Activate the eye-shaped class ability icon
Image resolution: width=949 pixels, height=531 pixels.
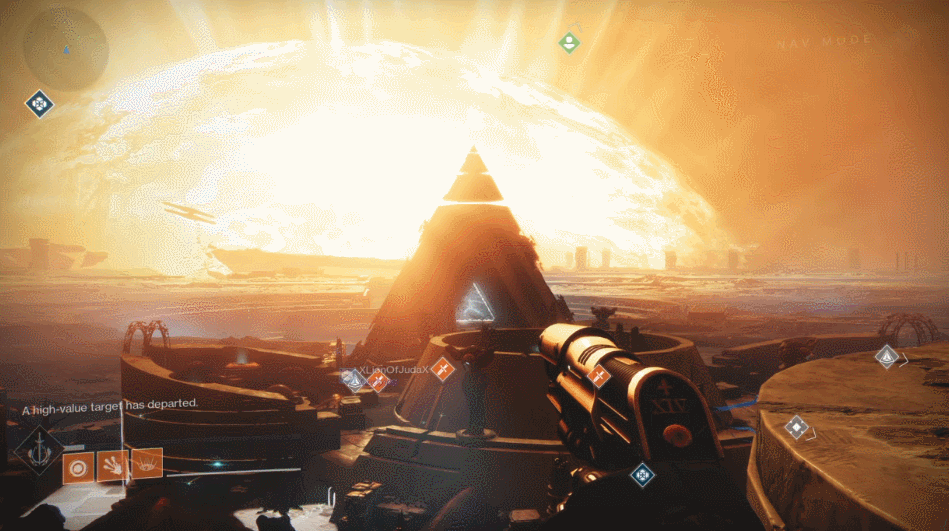pyautogui.click(x=146, y=462)
